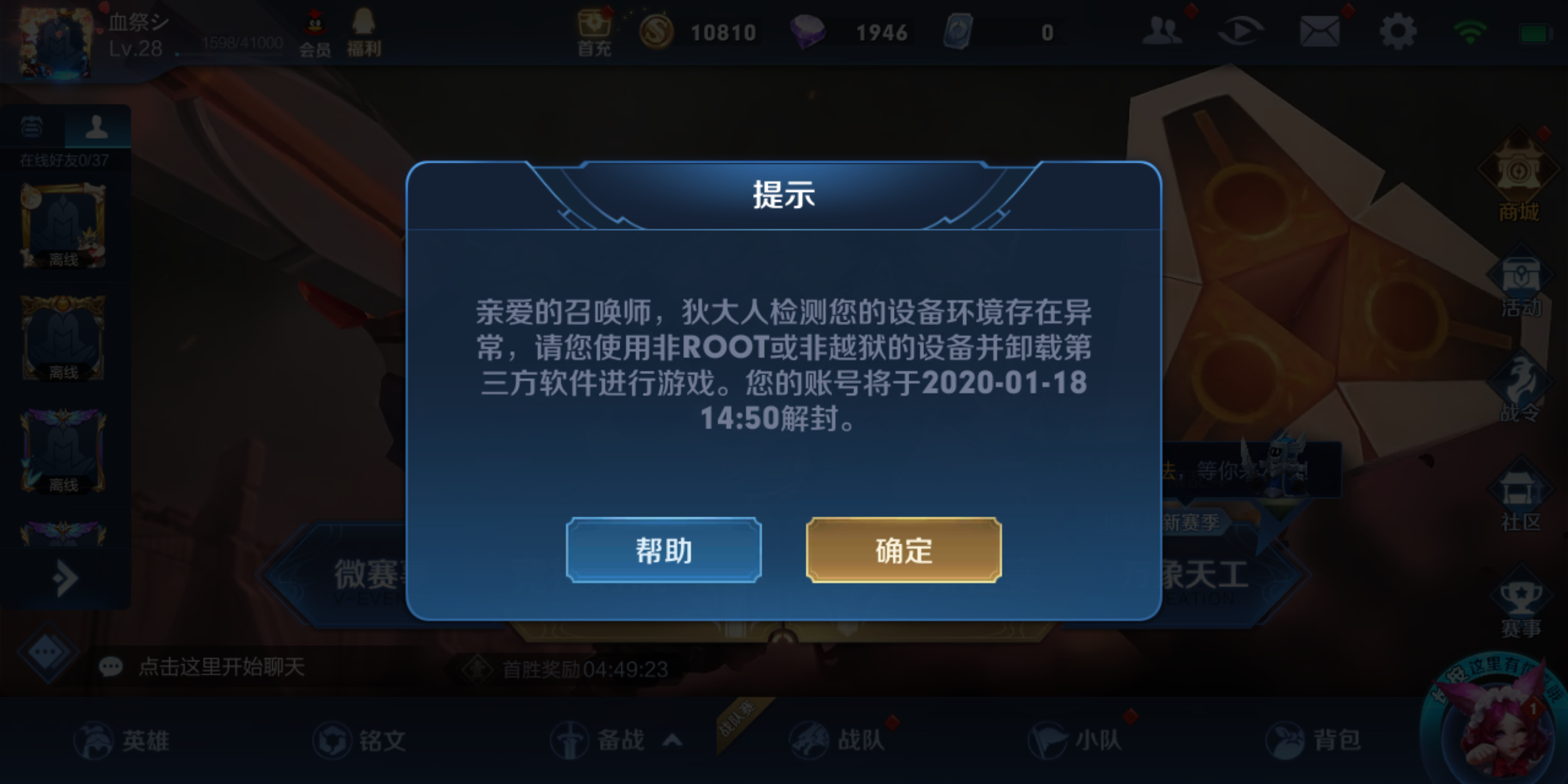
Task: Switch to the chat tab in sidebar
Action: tap(33, 128)
